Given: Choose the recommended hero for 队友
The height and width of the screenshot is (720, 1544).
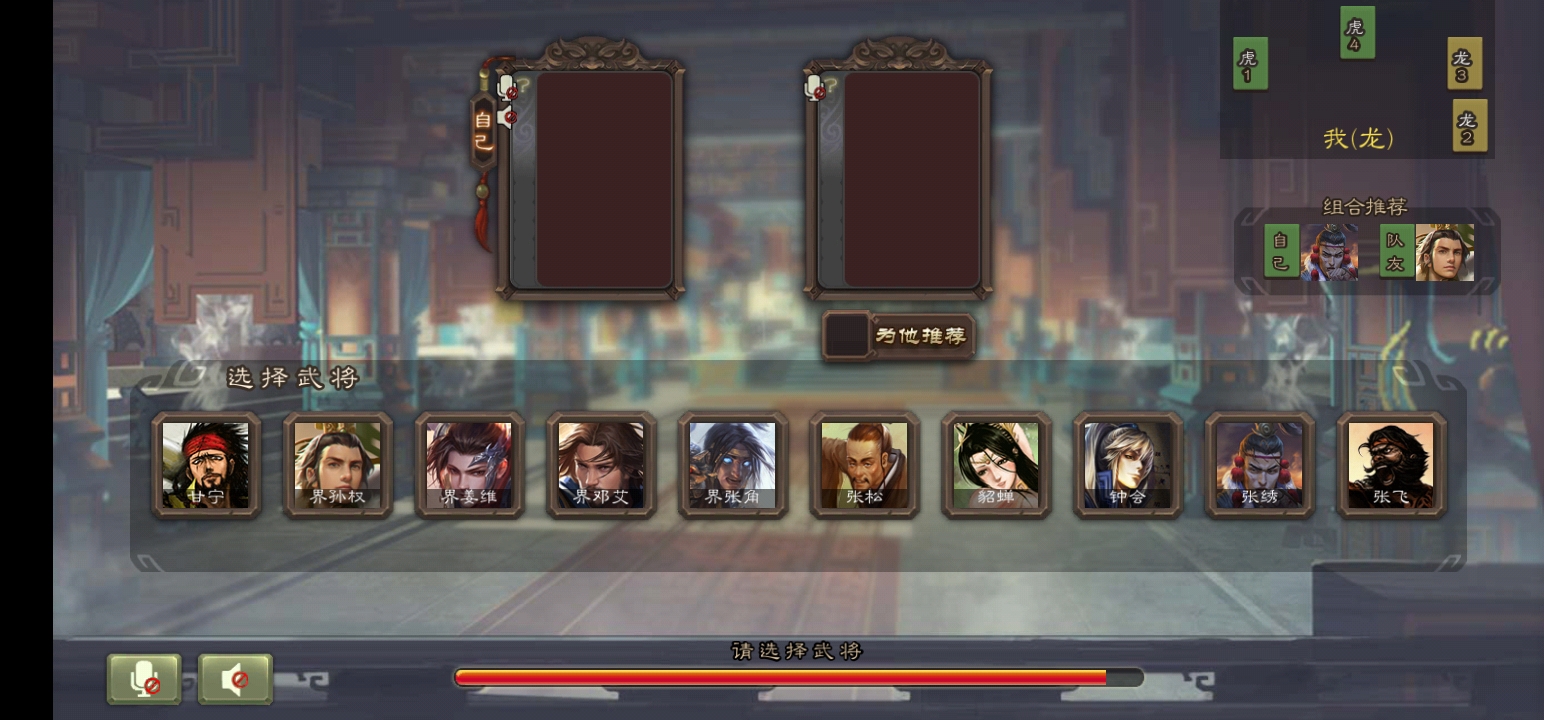Looking at the screenshot, I should coord(1444,252).
